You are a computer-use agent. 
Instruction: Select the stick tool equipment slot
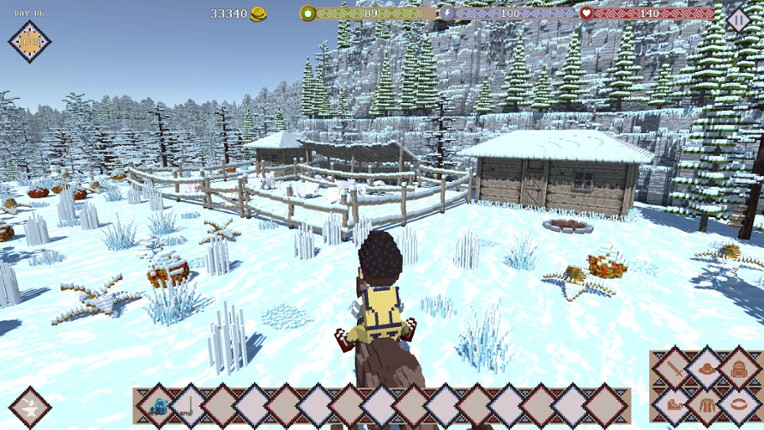[x=674, y=370]
